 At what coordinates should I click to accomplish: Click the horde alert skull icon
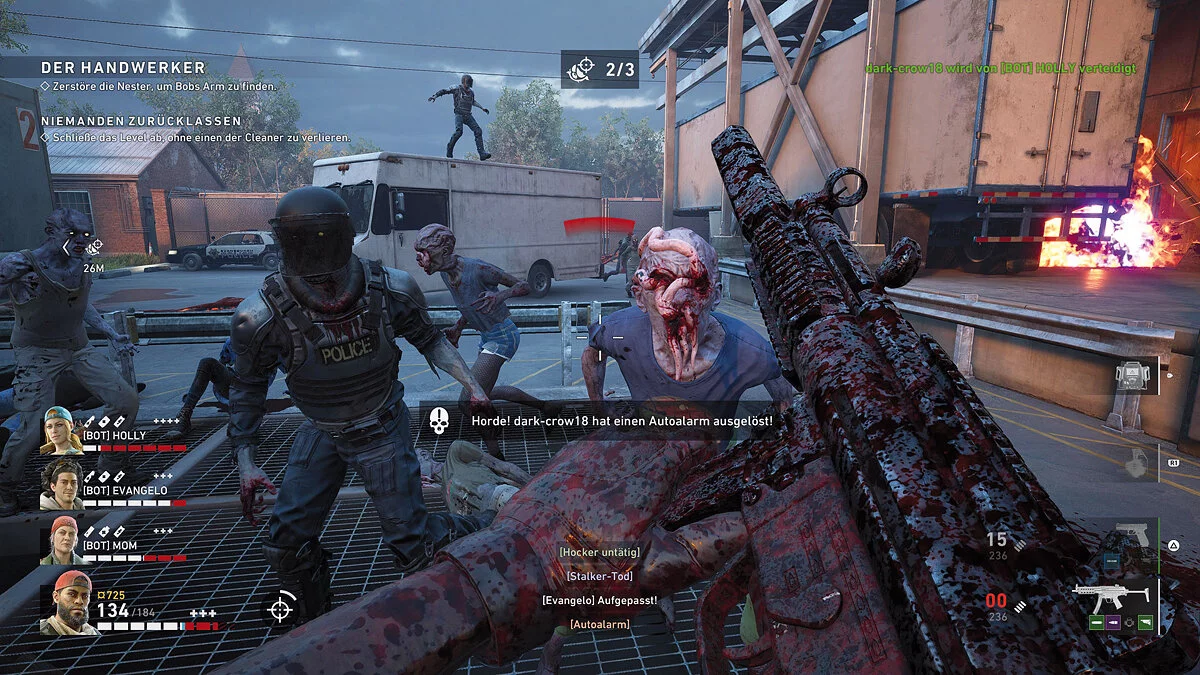pyautogui.click(x=438, y=422)
